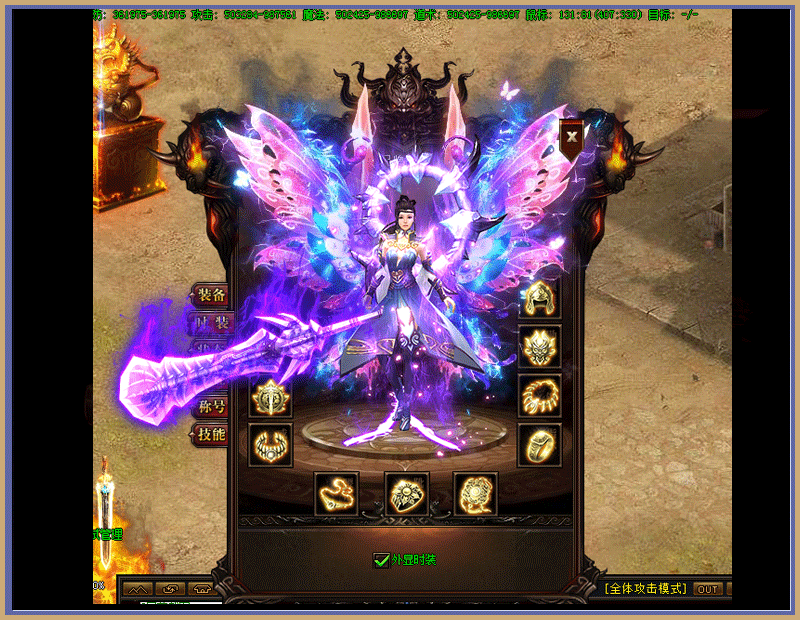Select the golden round talisman slot
Image resolution: width=800 pixels, height=620 pixels.
tap(476, 493)
